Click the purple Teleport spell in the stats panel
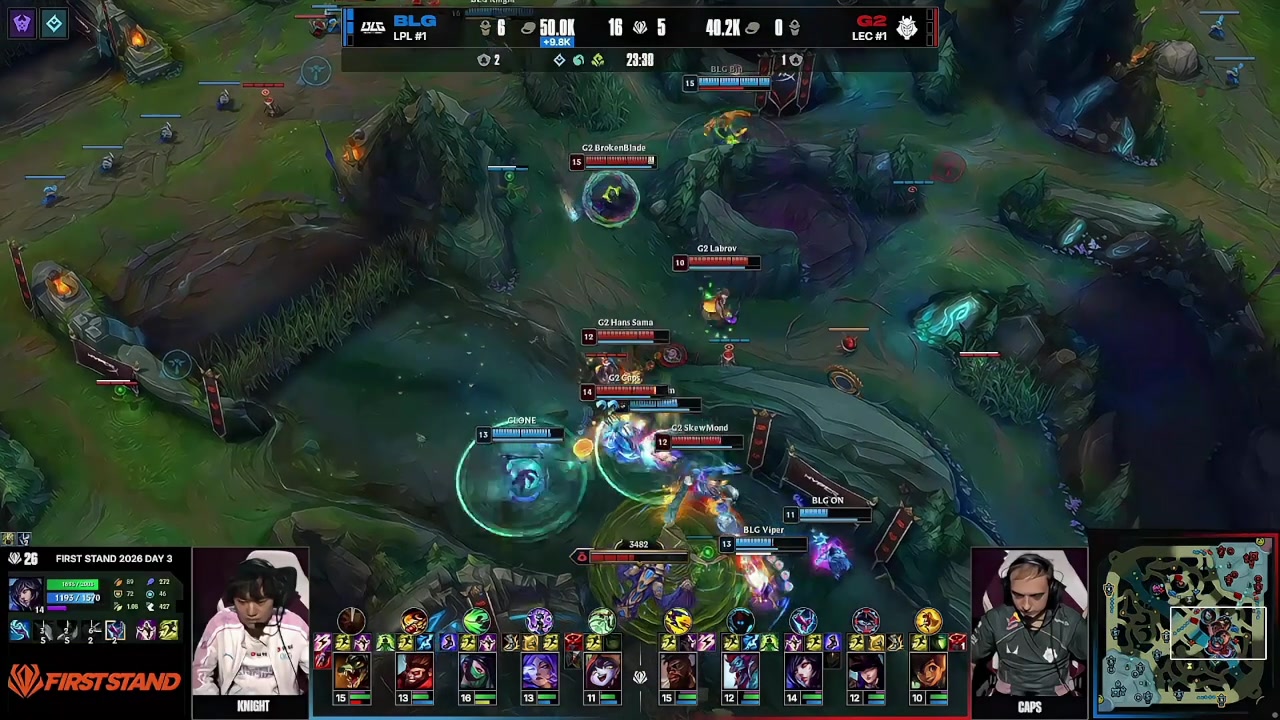The width and height of the screenshot is (1280, 720). (x=146, y=630)
